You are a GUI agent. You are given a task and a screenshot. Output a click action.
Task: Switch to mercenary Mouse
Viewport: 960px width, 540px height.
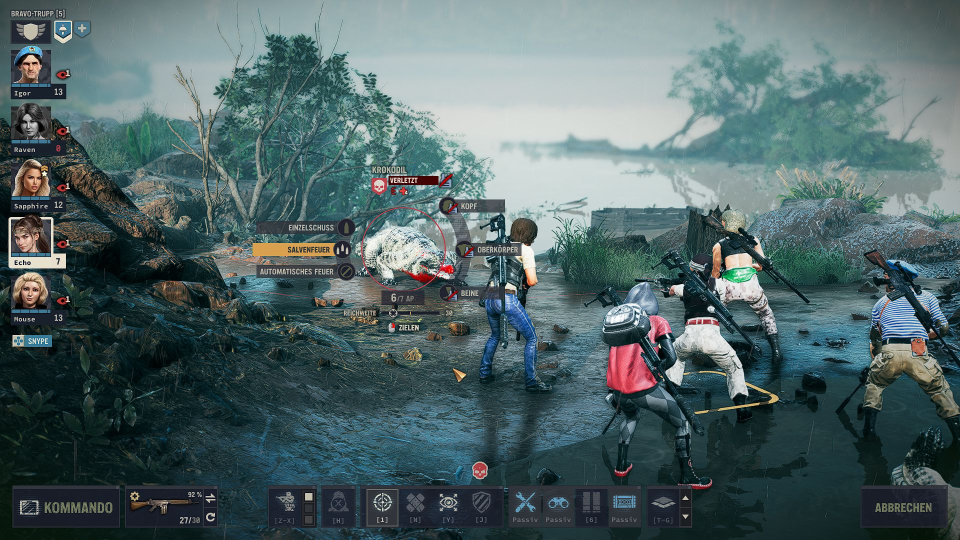[x=31, y=292]
